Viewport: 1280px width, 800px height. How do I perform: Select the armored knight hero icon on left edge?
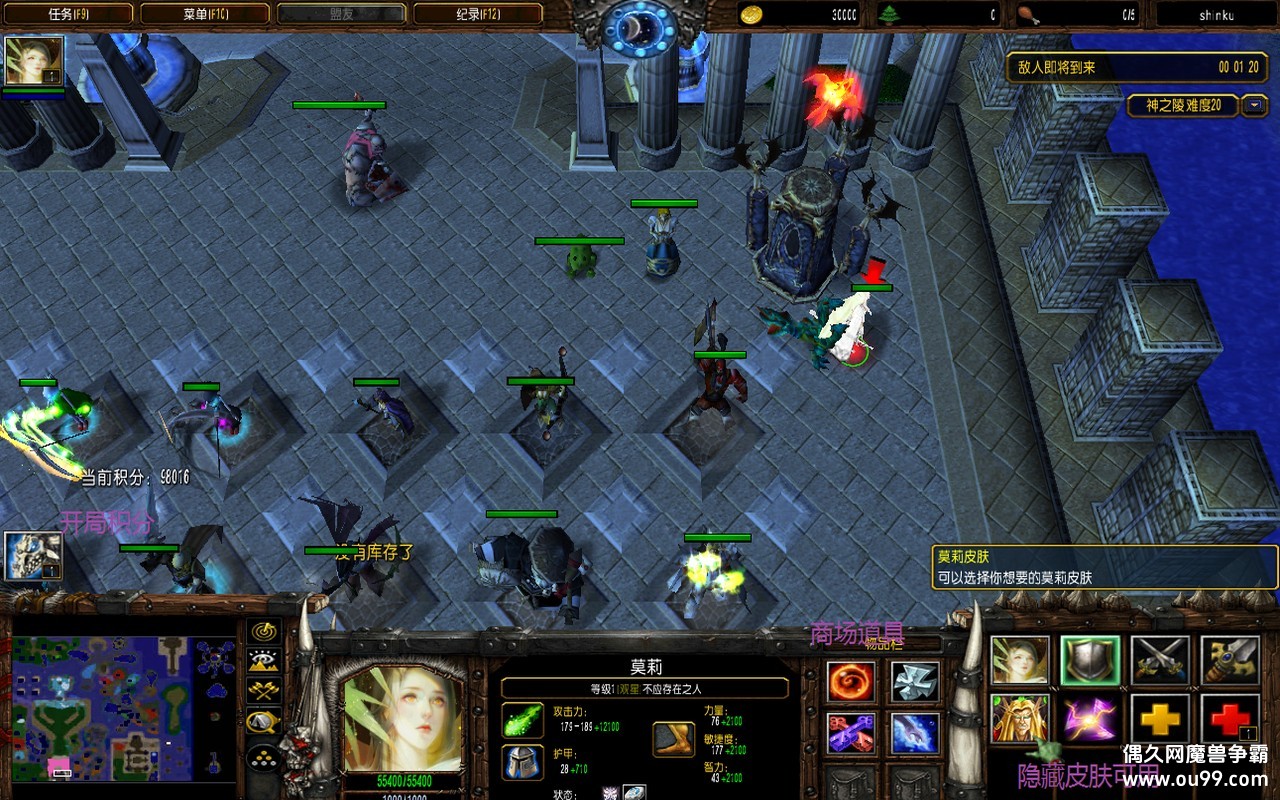33,556
